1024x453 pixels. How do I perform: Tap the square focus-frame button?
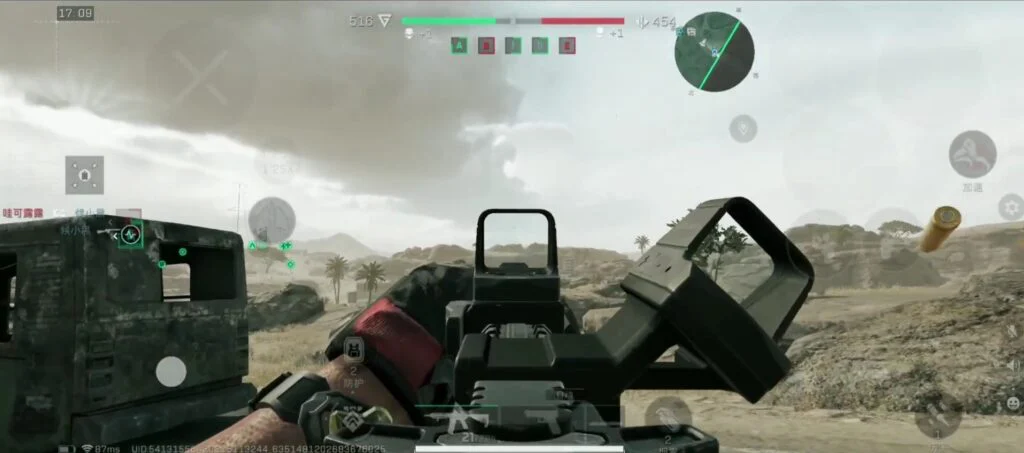point(85,175)
